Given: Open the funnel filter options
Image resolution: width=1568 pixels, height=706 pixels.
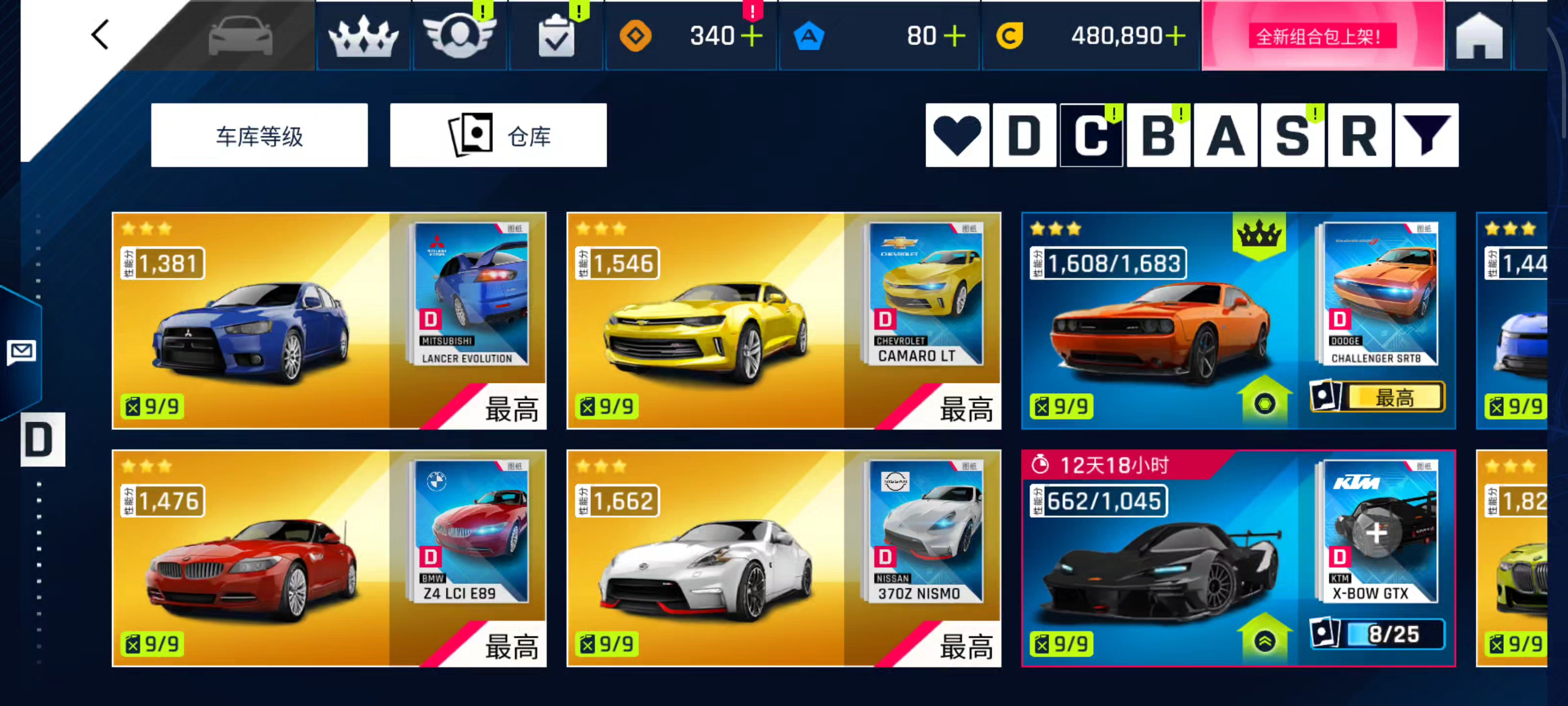Looking at the screenshot, I should [1426, 135].
